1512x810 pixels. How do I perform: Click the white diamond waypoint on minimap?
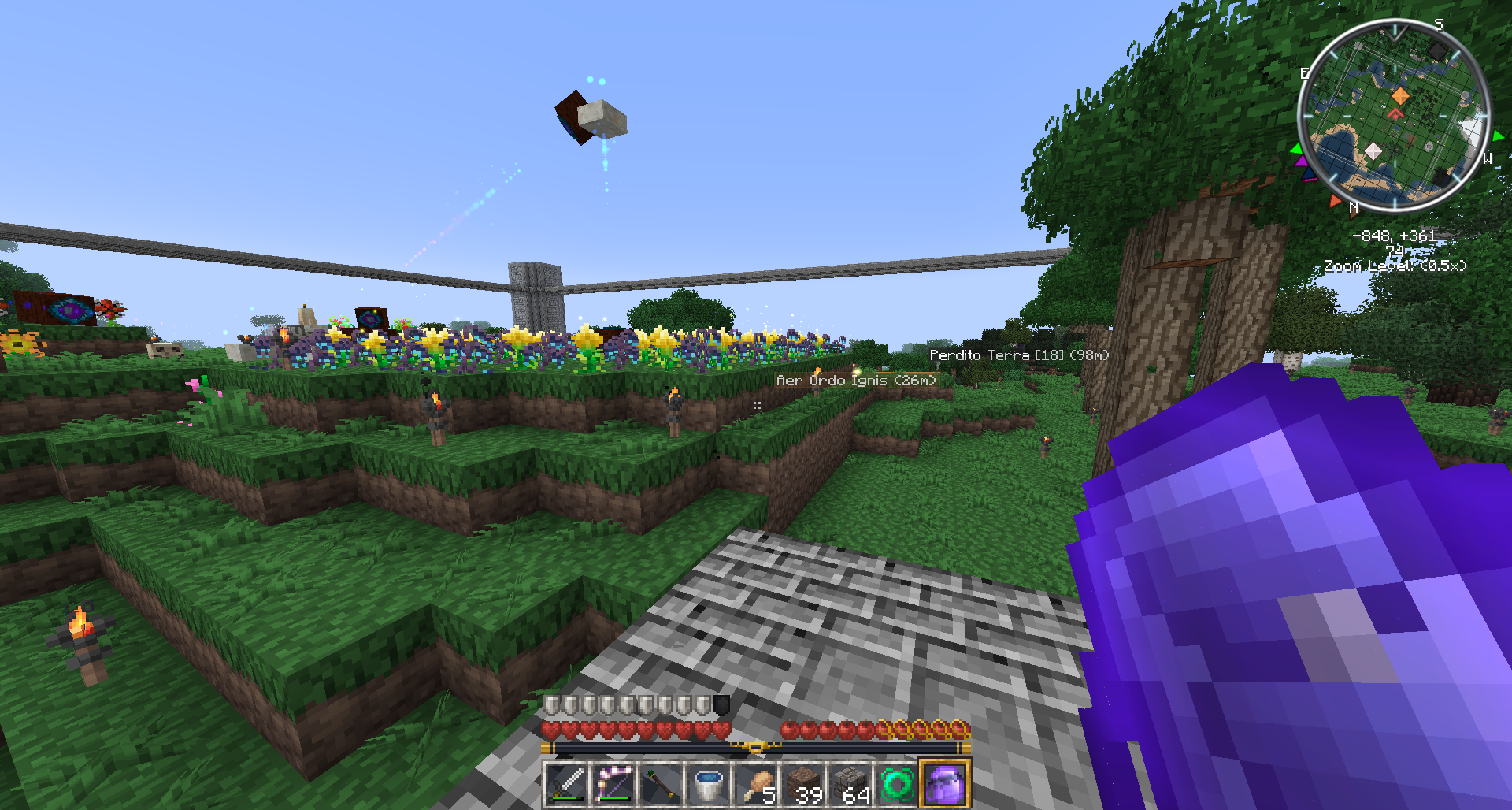tap(1373, 150)
